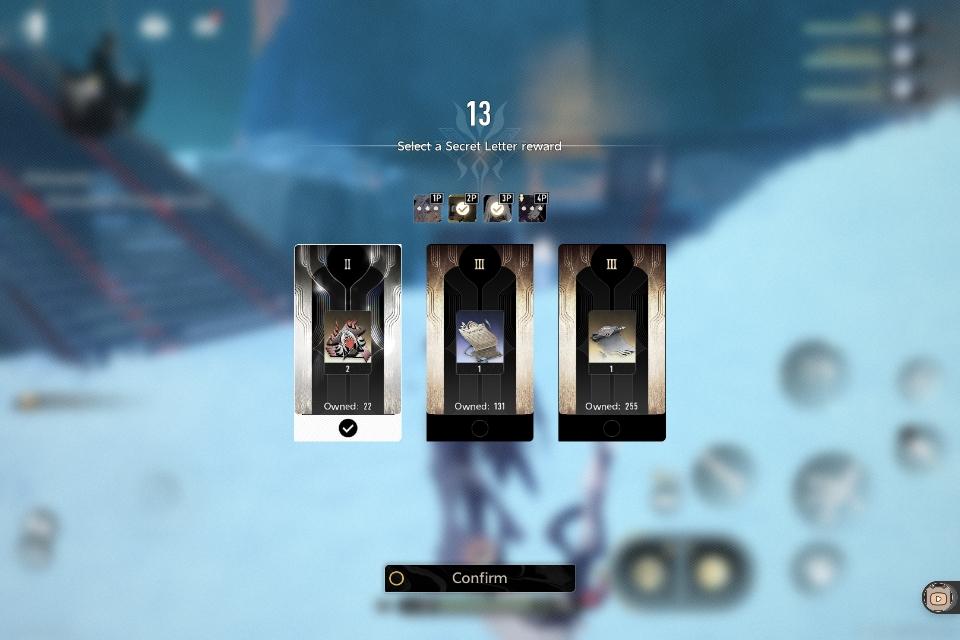Click the 4P player avatar

532,208
